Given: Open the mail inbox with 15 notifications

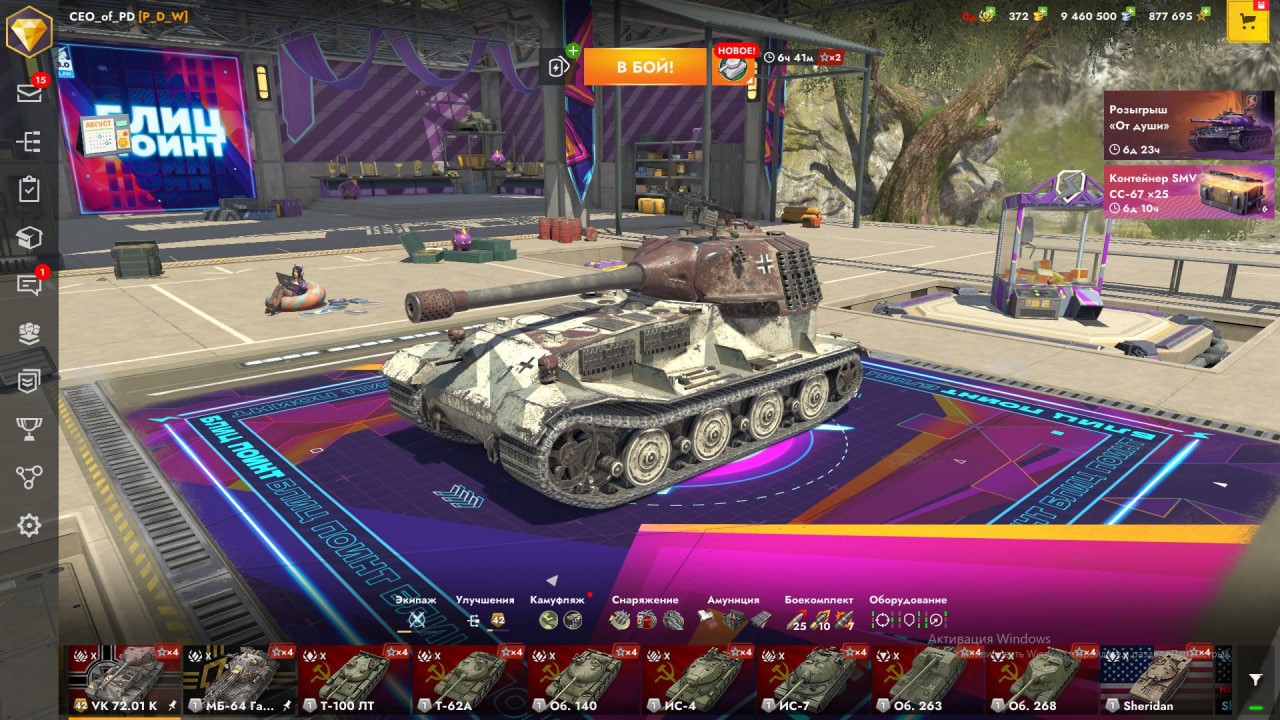Looking at the screenshot, I should pyautogui.click(x=29, y=93).
